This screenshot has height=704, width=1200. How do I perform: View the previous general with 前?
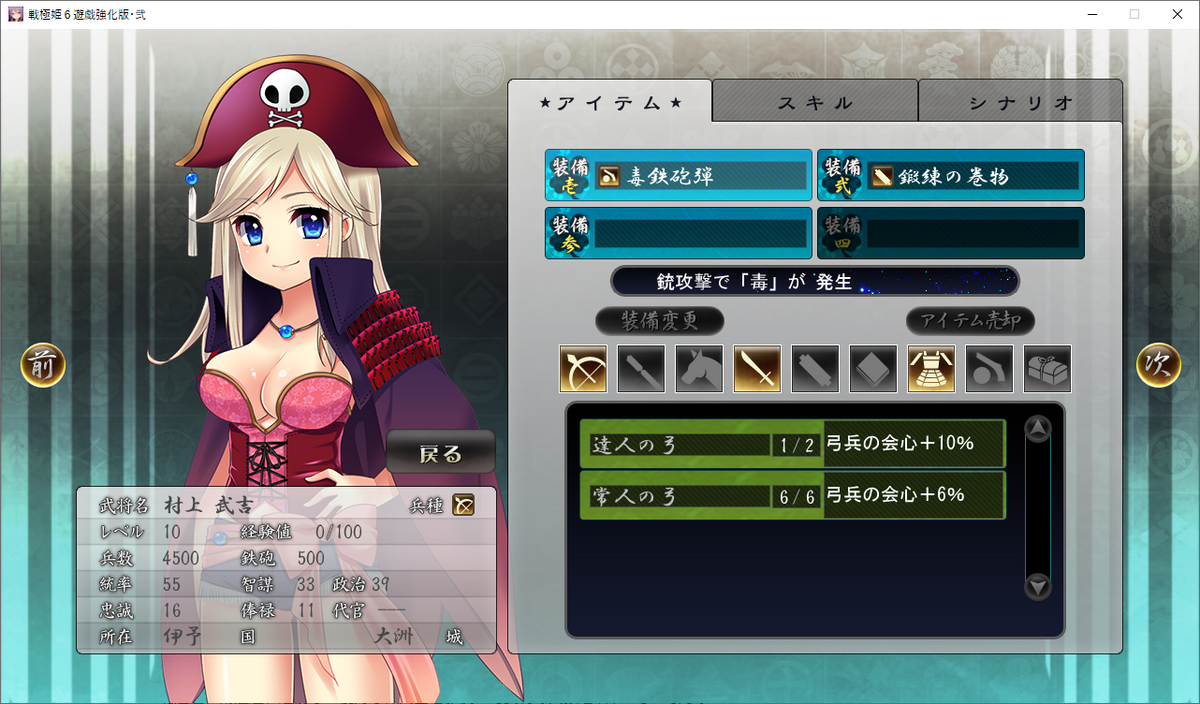click(x=43, y=366)
